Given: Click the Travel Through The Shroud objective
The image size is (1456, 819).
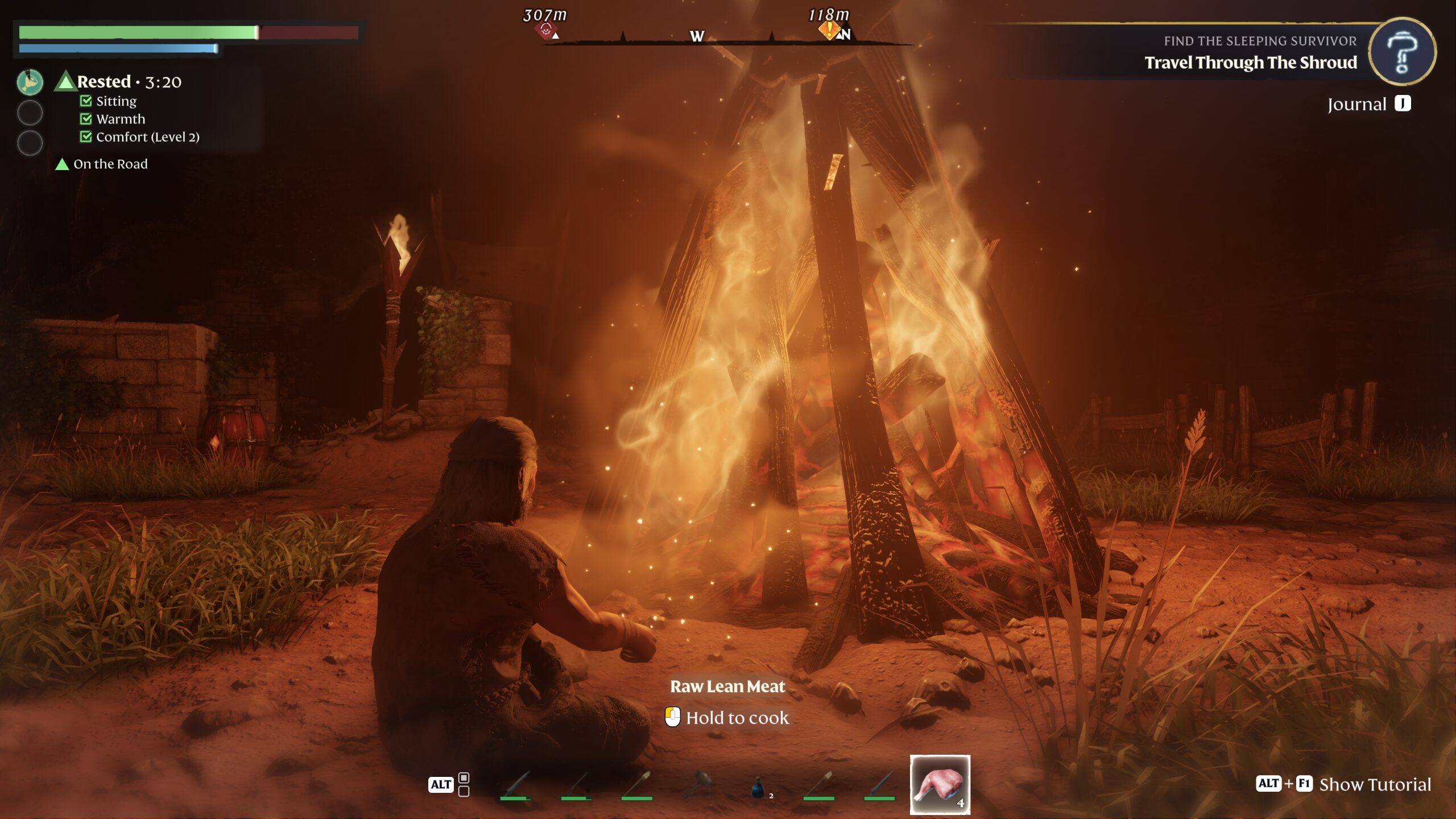Looking at the screenshot, I should [1250, 63].
